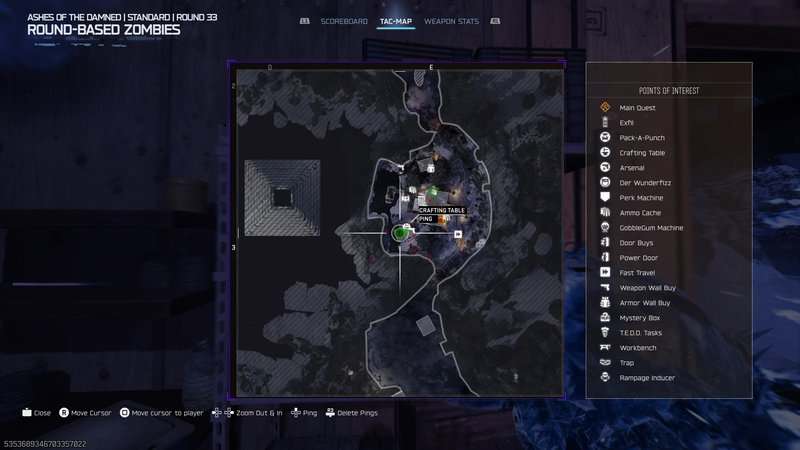
Task: Click Ammo Cache in the legend
Action: pyautogui.click(x=640, y=212)
